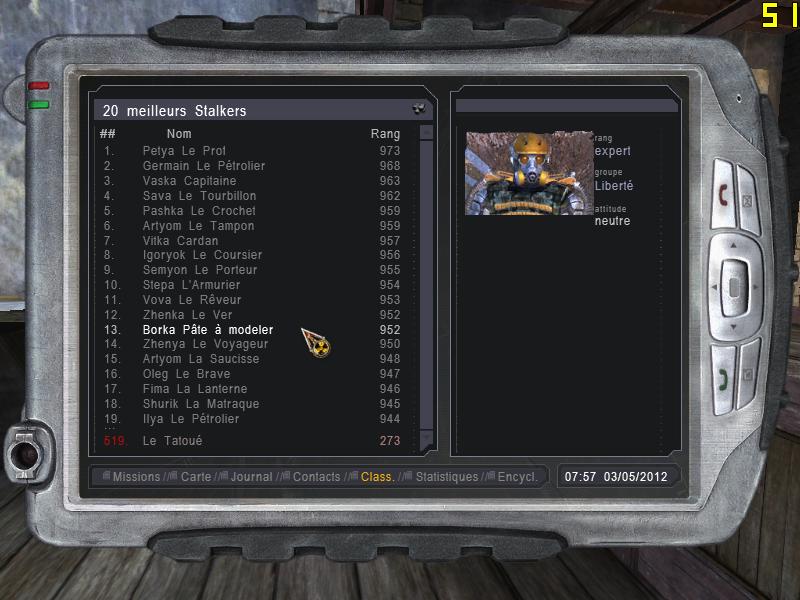Image resolution: width=800 pixels, height=600 pixels.
Task: Choose Stepa L'Armurier in the ranking
Action: point(191,285)
